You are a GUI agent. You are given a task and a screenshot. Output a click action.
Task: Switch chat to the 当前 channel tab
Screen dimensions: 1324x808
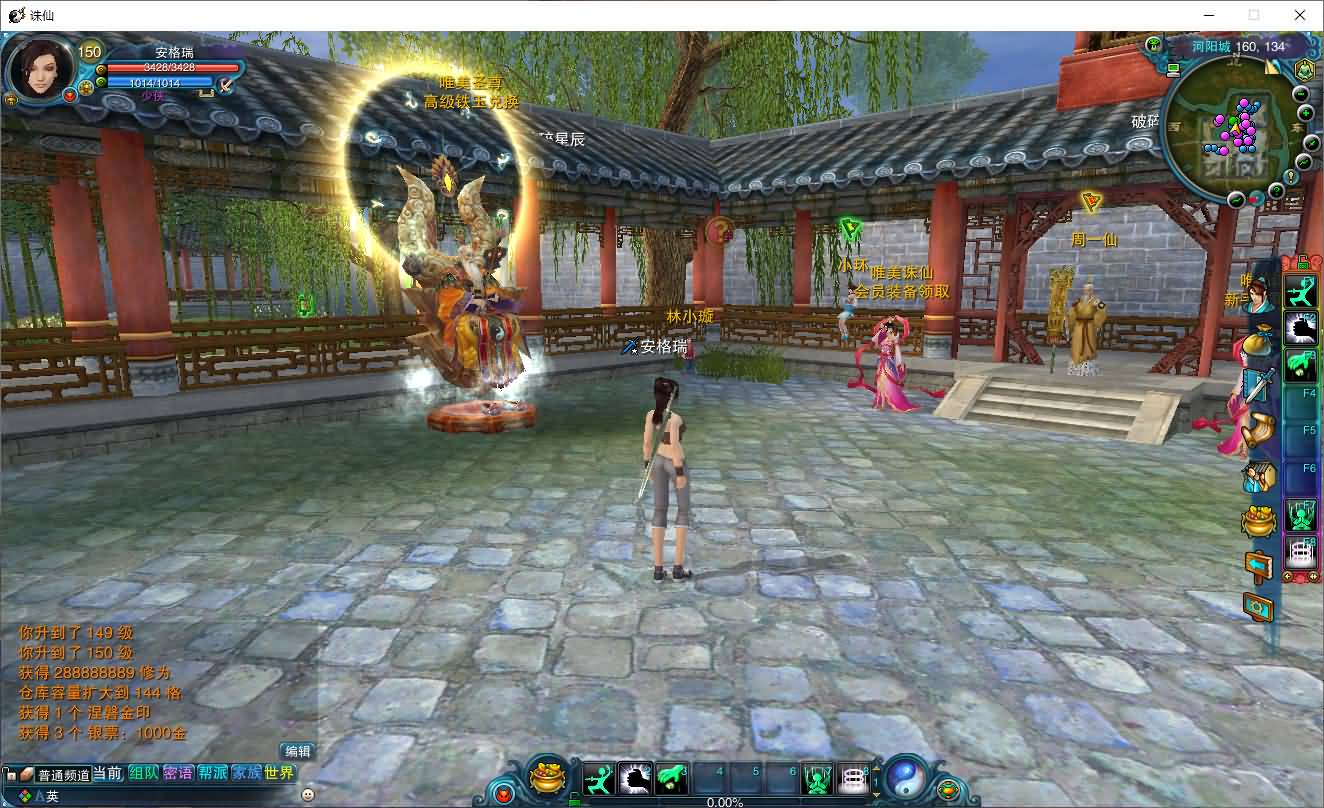(x=109, y=773)
